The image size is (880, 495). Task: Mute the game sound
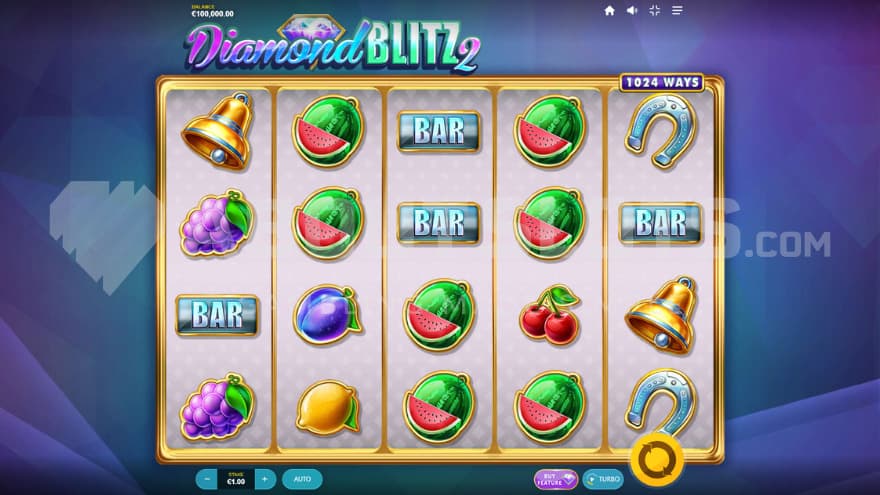pos(632,11)
